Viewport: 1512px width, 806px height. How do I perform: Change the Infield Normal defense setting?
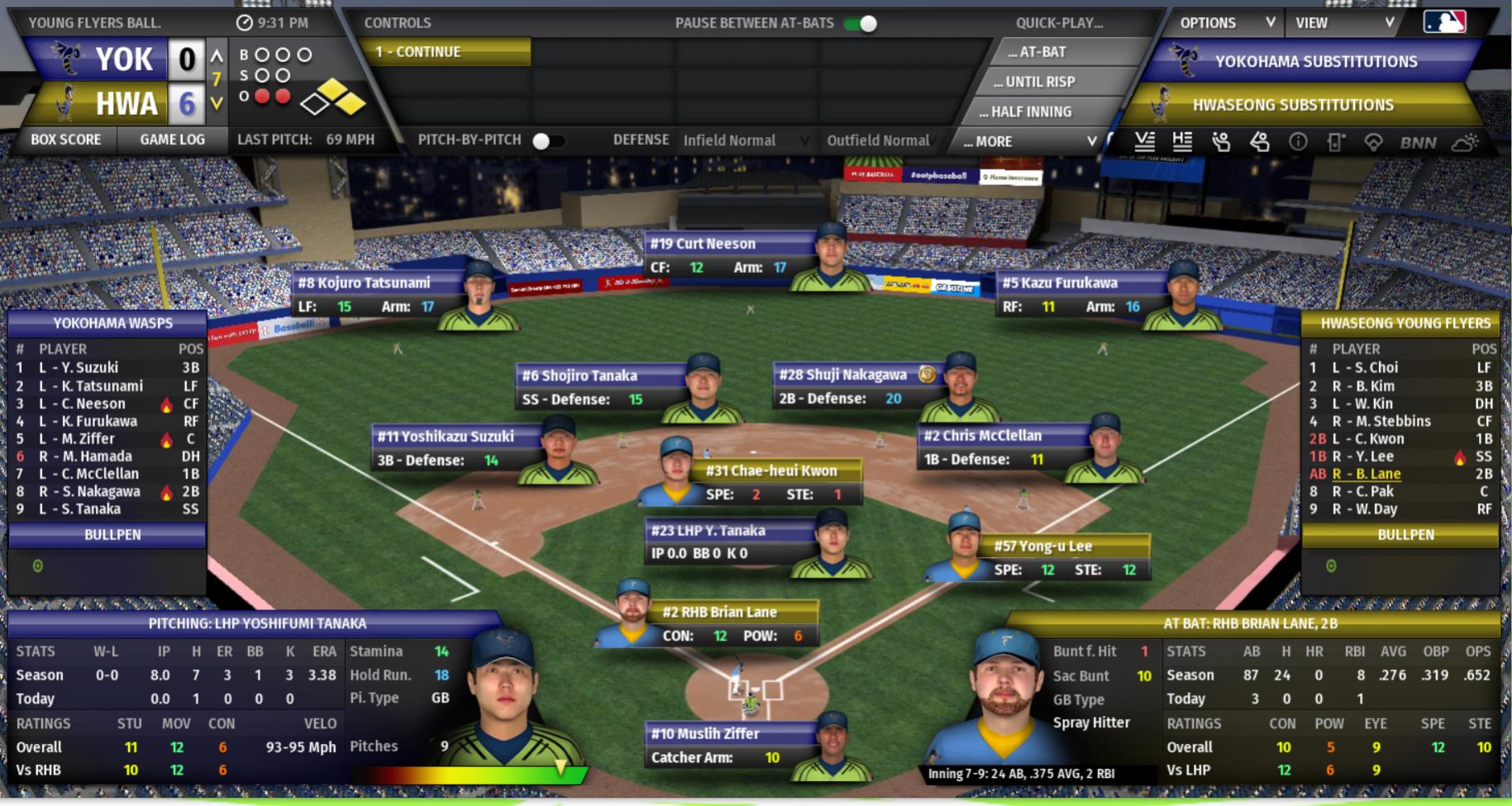(744, 141)
